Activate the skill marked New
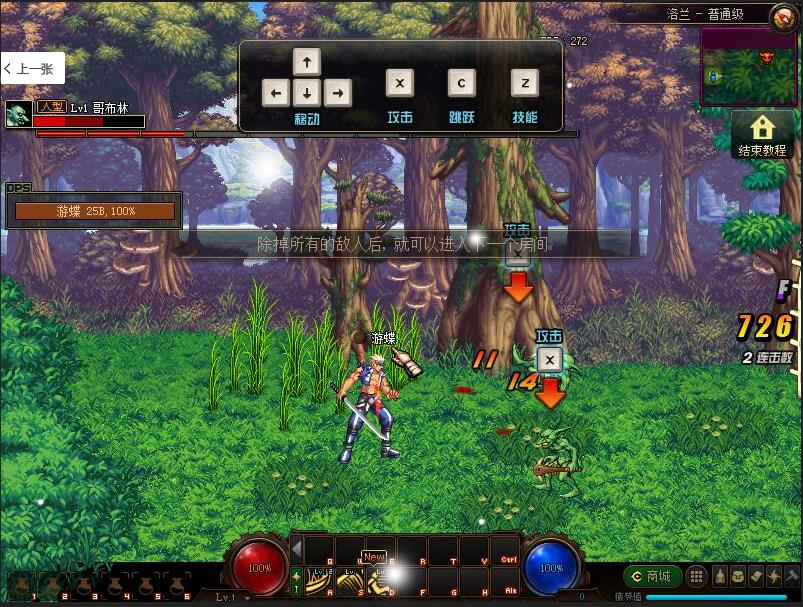Image resolution: width=803 pixels, height=607 pixels. pos(381,578)
